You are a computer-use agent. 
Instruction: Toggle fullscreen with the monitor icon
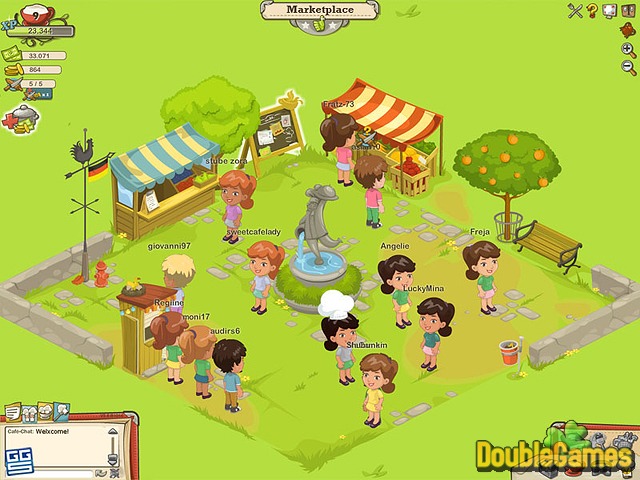pyautogui.click(x=609, y=11)
